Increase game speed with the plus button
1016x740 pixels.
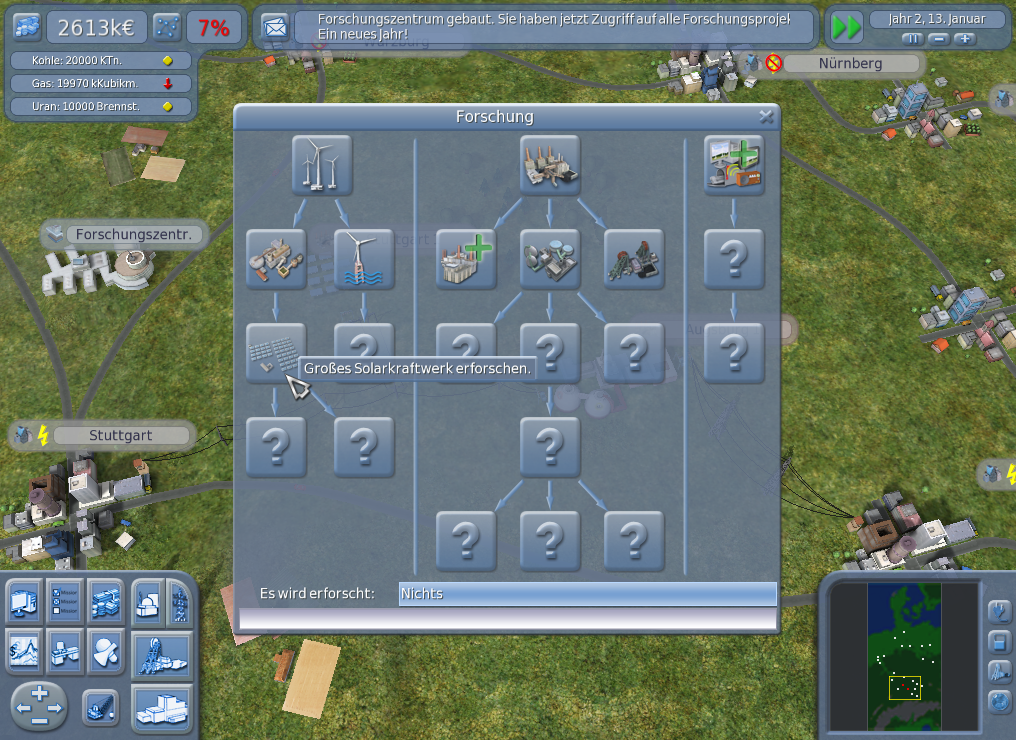(964, 39)
